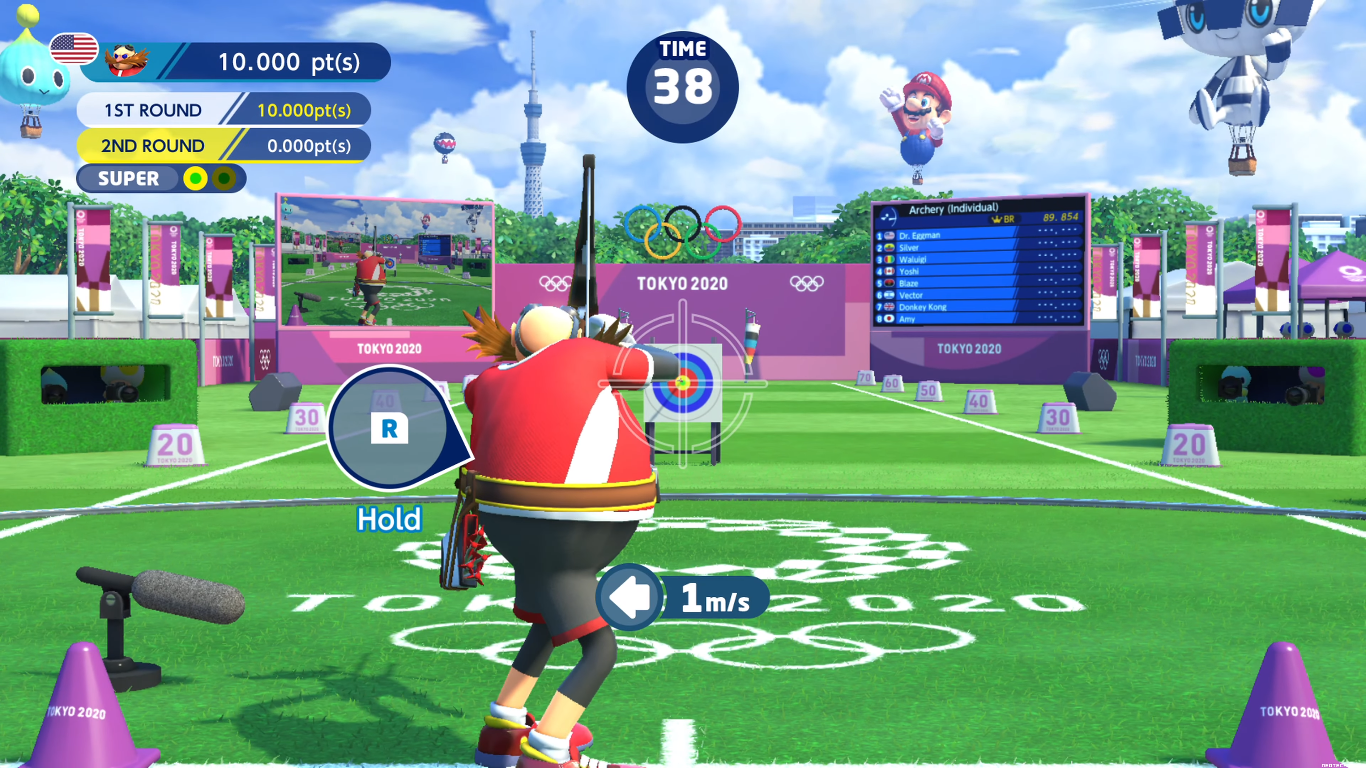
Task: Choose the 1ST ROUND score row
Action: point(224,110)
